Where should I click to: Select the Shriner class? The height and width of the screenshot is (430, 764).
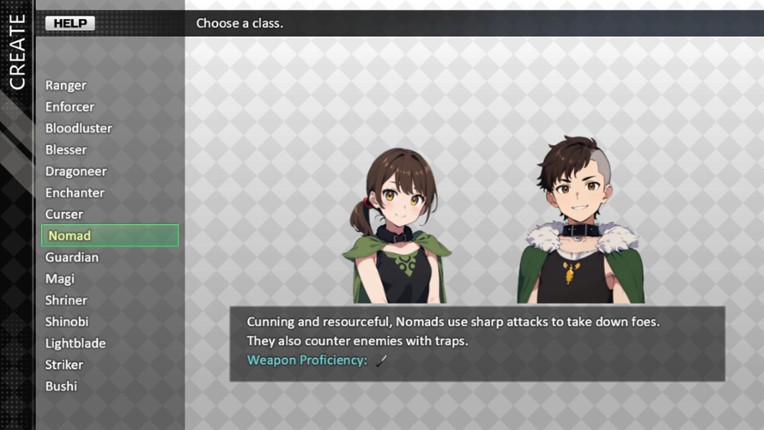66,300
